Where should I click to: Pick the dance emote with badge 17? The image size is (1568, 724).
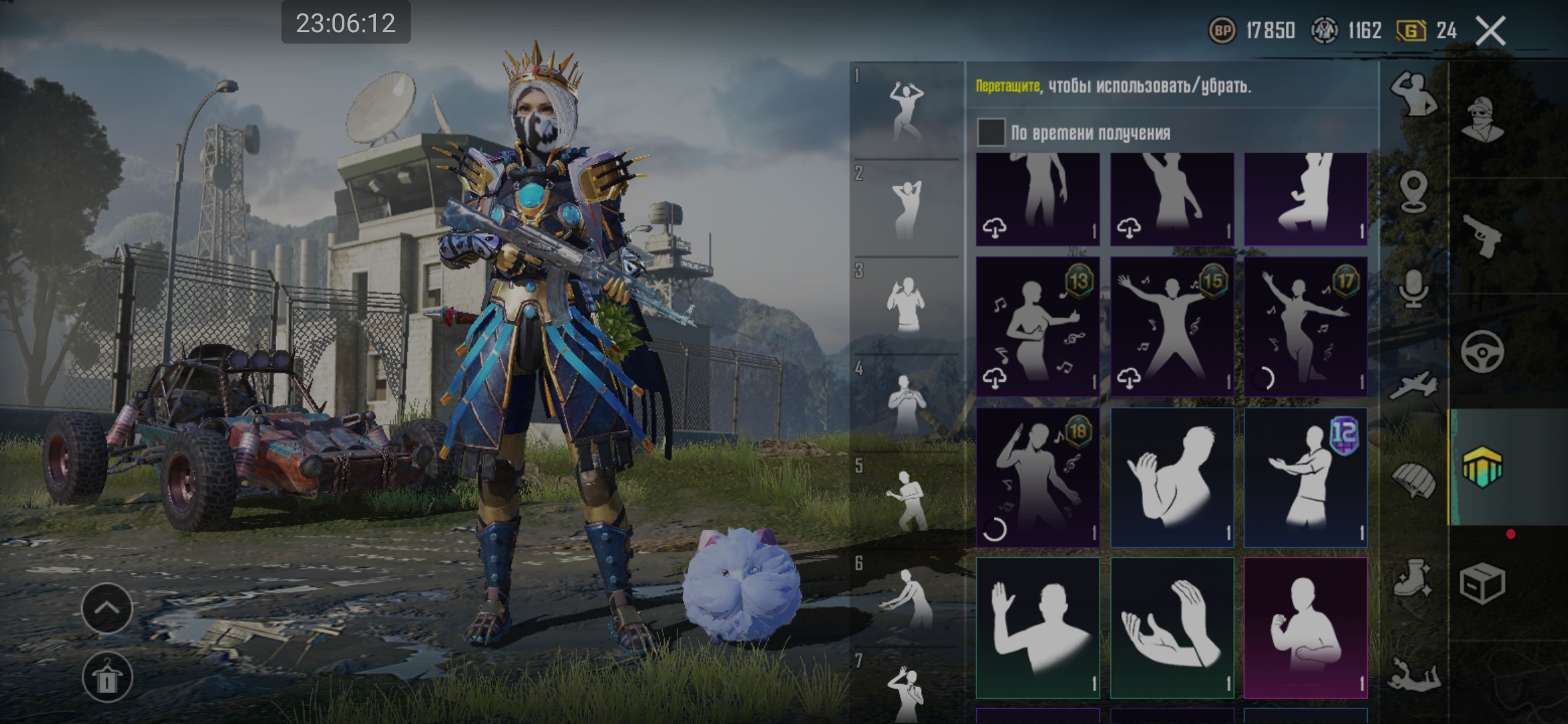click(1305, 326)
